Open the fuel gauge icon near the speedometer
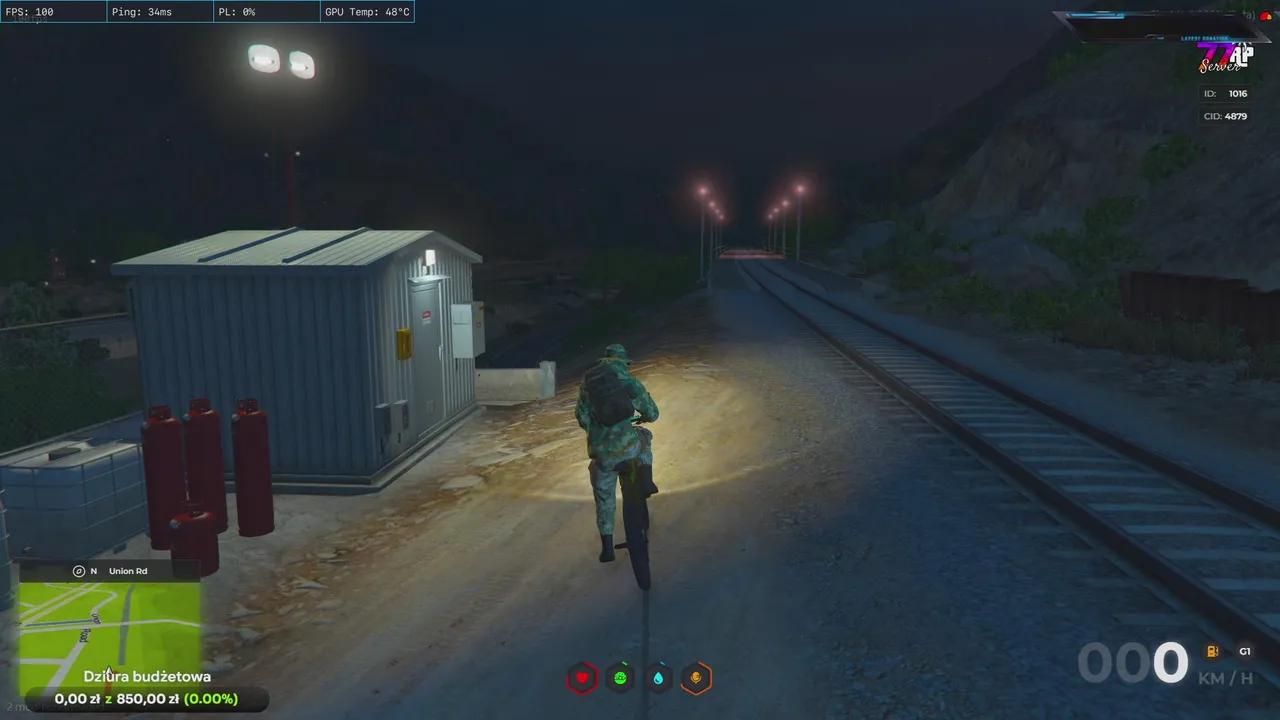Screen dimensions: 1280x720 (1212, 651)
